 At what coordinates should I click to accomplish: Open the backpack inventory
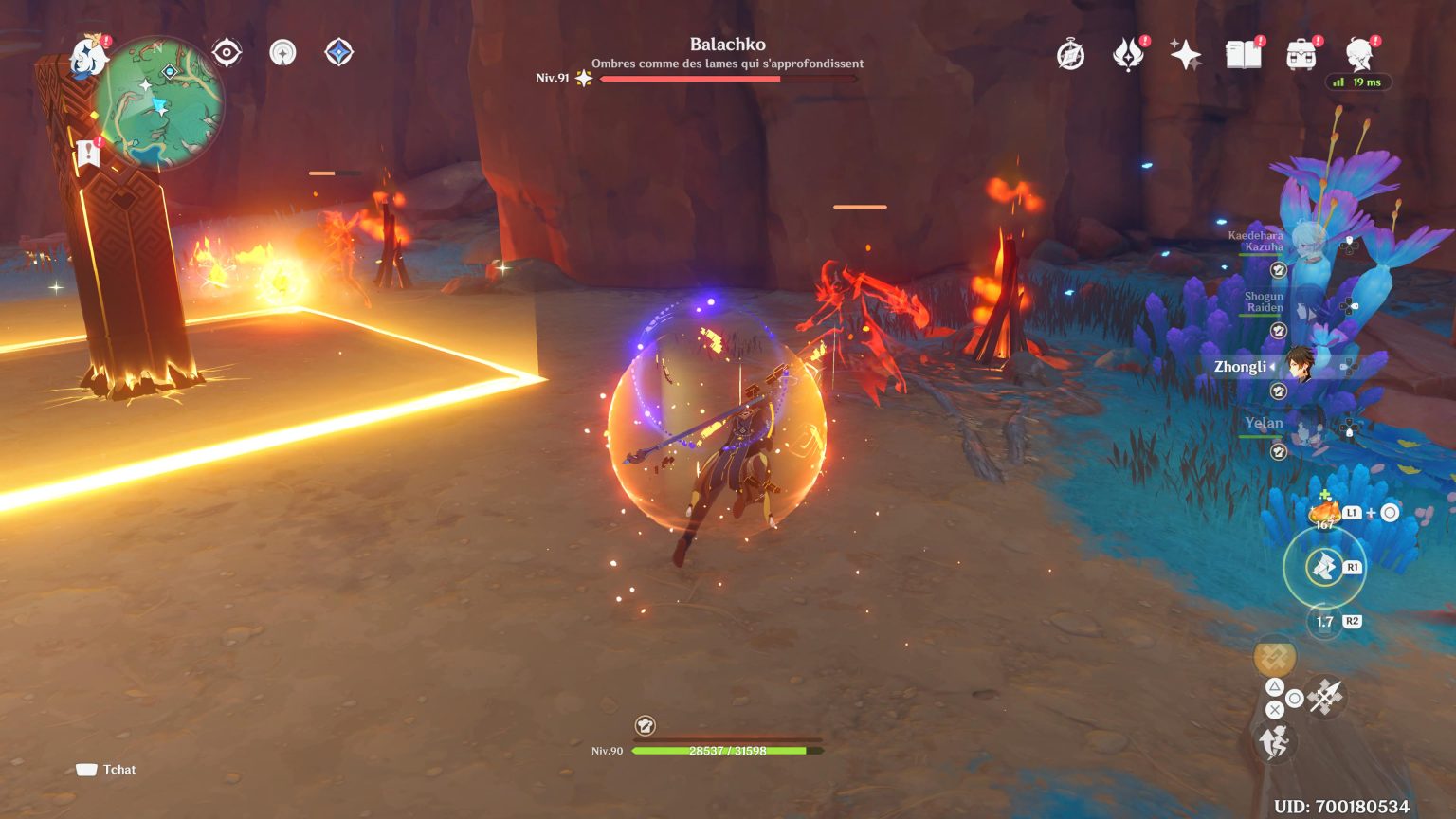click(x=1302, y=55)
